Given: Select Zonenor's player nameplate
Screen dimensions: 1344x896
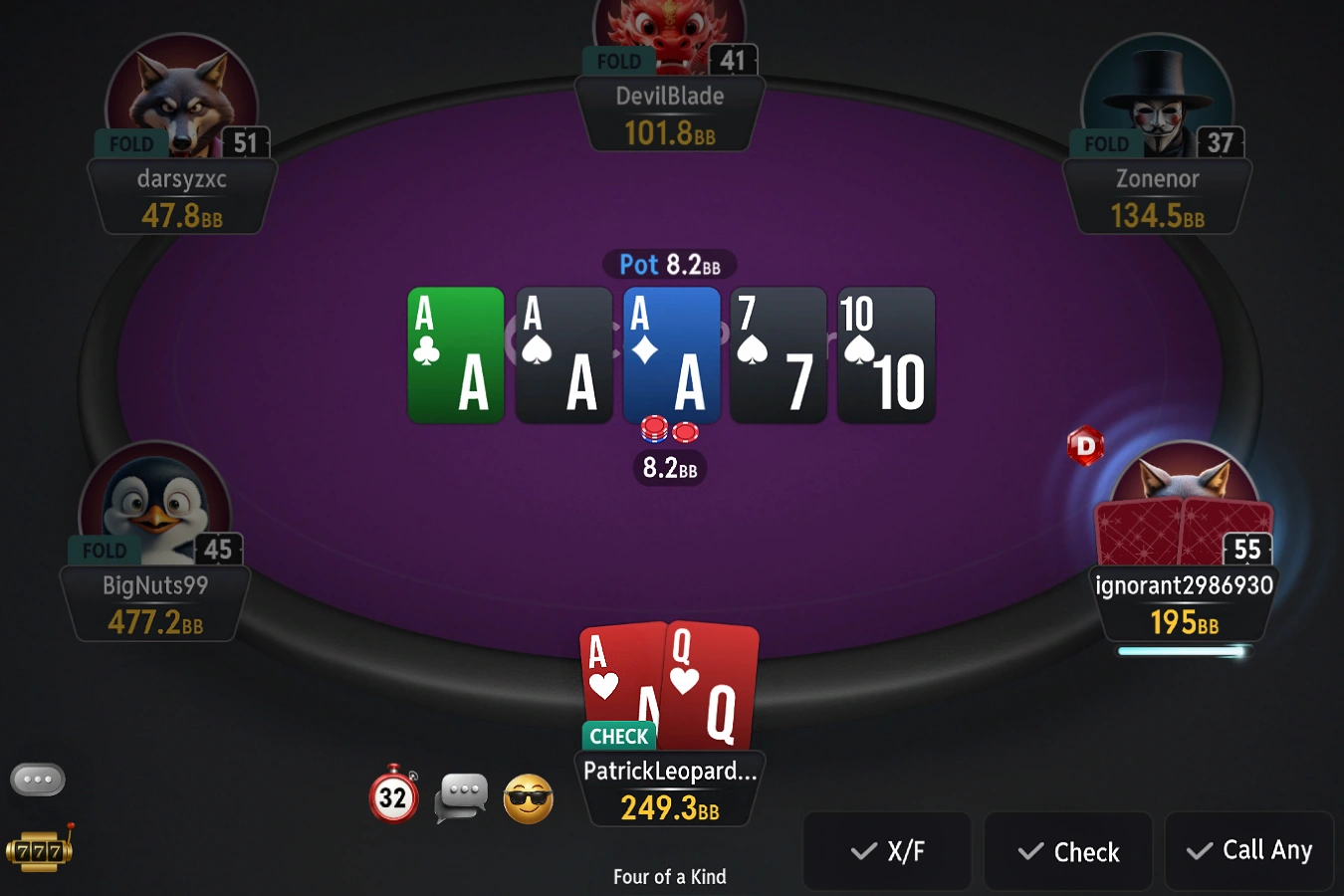Looking at the screenshot, I should [1157, 197].
